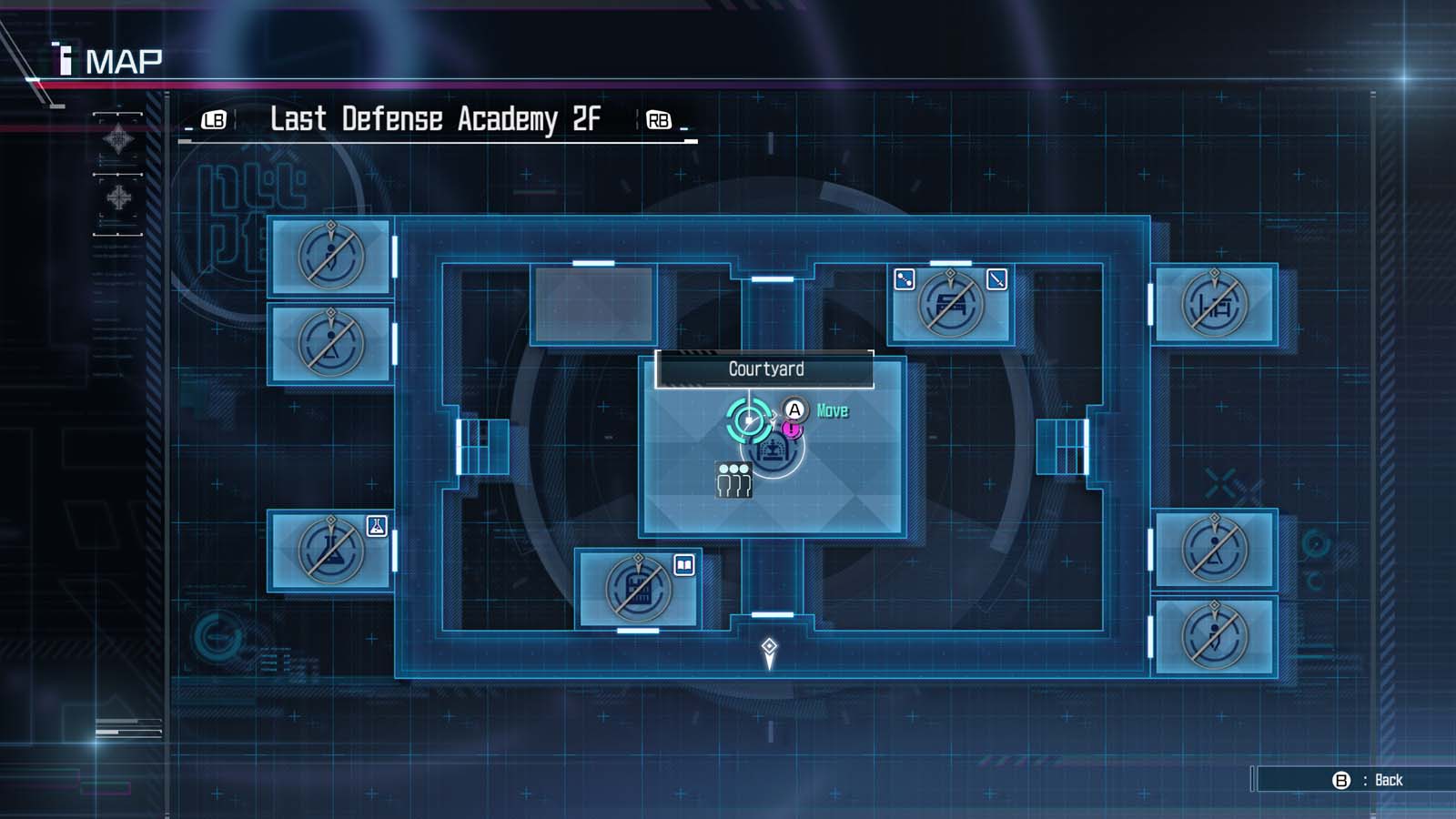Viewport: 1456px width, 819px height.
Task: Click the exit arrow marker below the map
Action: [770, 649]
